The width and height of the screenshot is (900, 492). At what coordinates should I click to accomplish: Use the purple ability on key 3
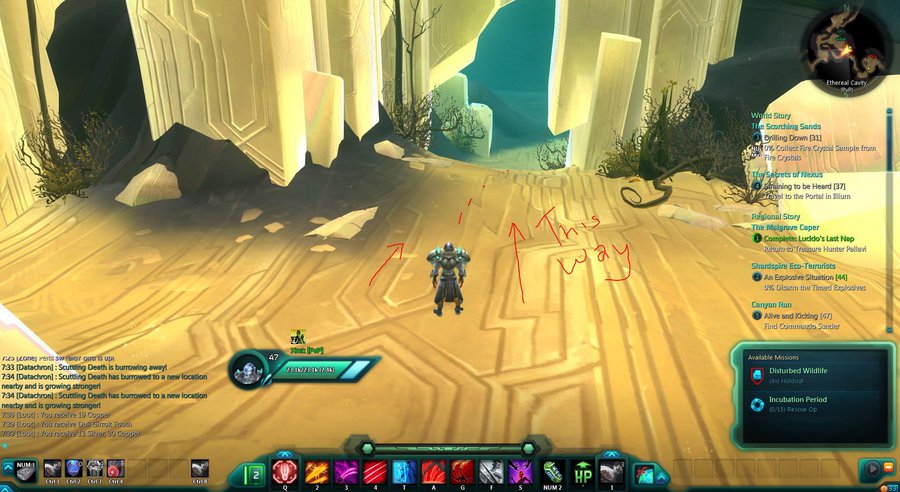click(x=346, y=471)
